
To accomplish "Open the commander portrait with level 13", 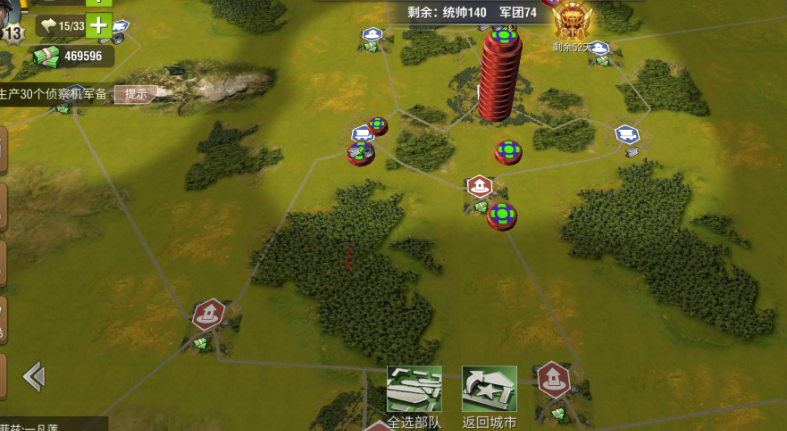I will 10,22.
